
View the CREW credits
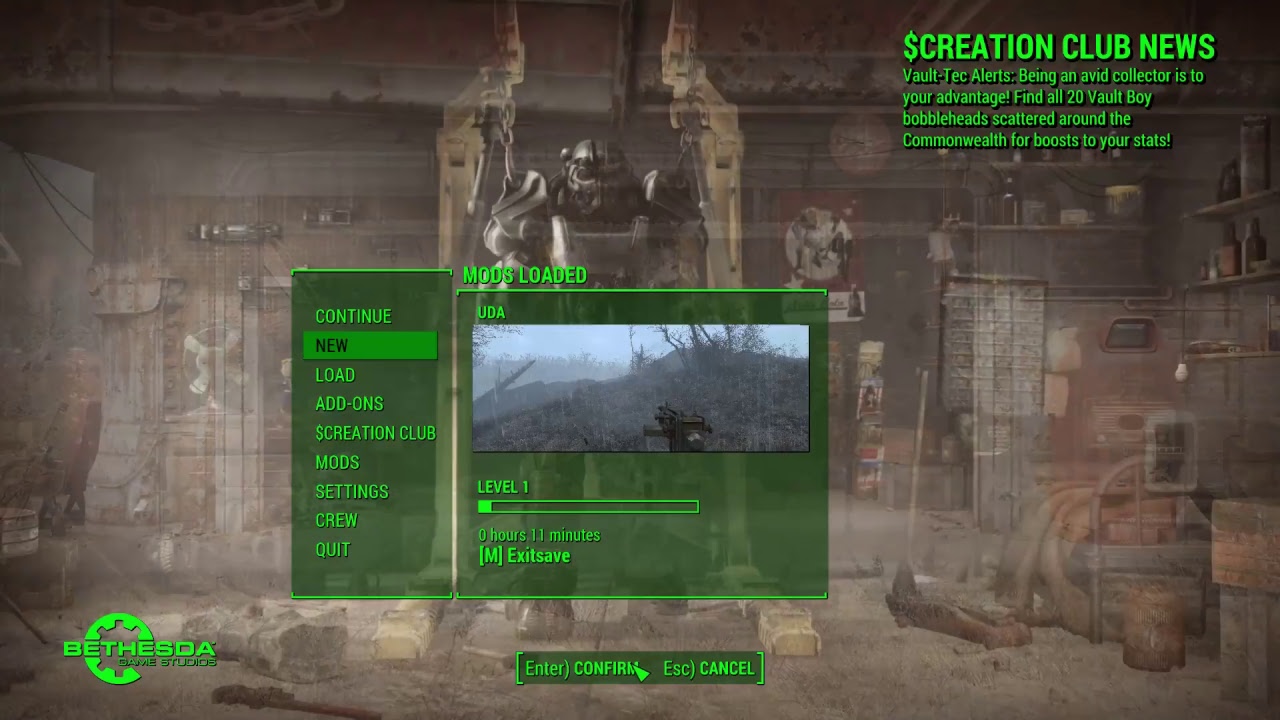(x=336, y=520)
